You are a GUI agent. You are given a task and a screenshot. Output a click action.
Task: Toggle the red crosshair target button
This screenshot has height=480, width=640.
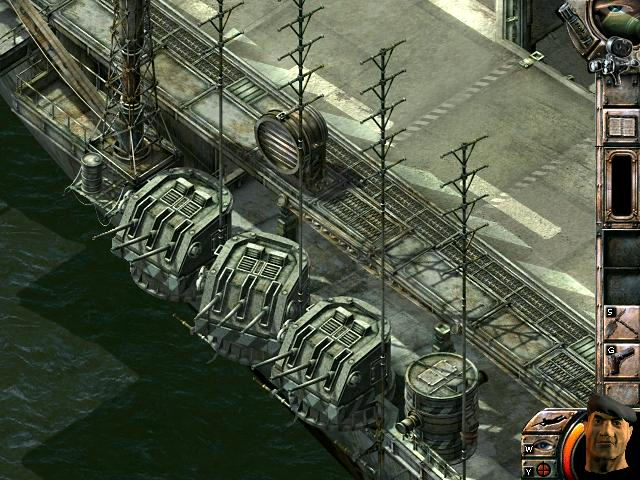click(543, 468)
